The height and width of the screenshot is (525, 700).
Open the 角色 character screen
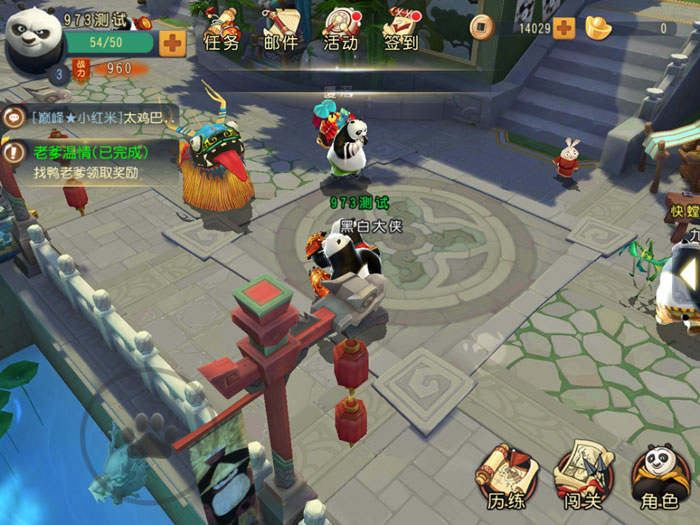coord(657,477)
